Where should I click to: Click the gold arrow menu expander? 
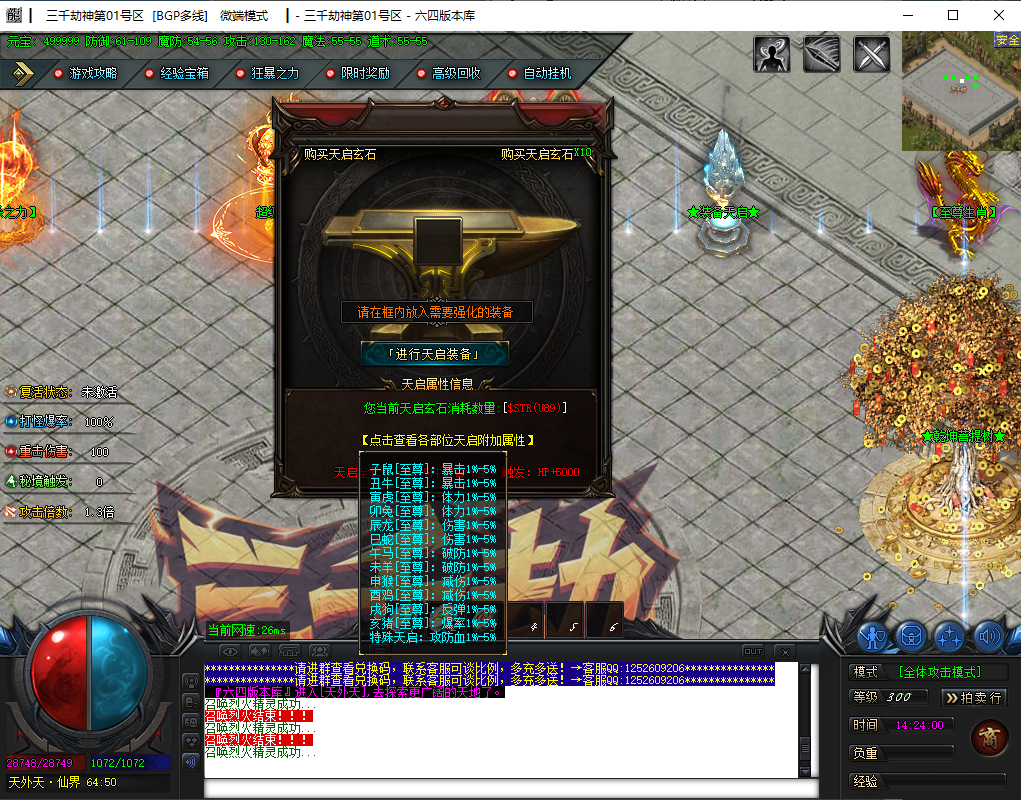tap(23, 73)
